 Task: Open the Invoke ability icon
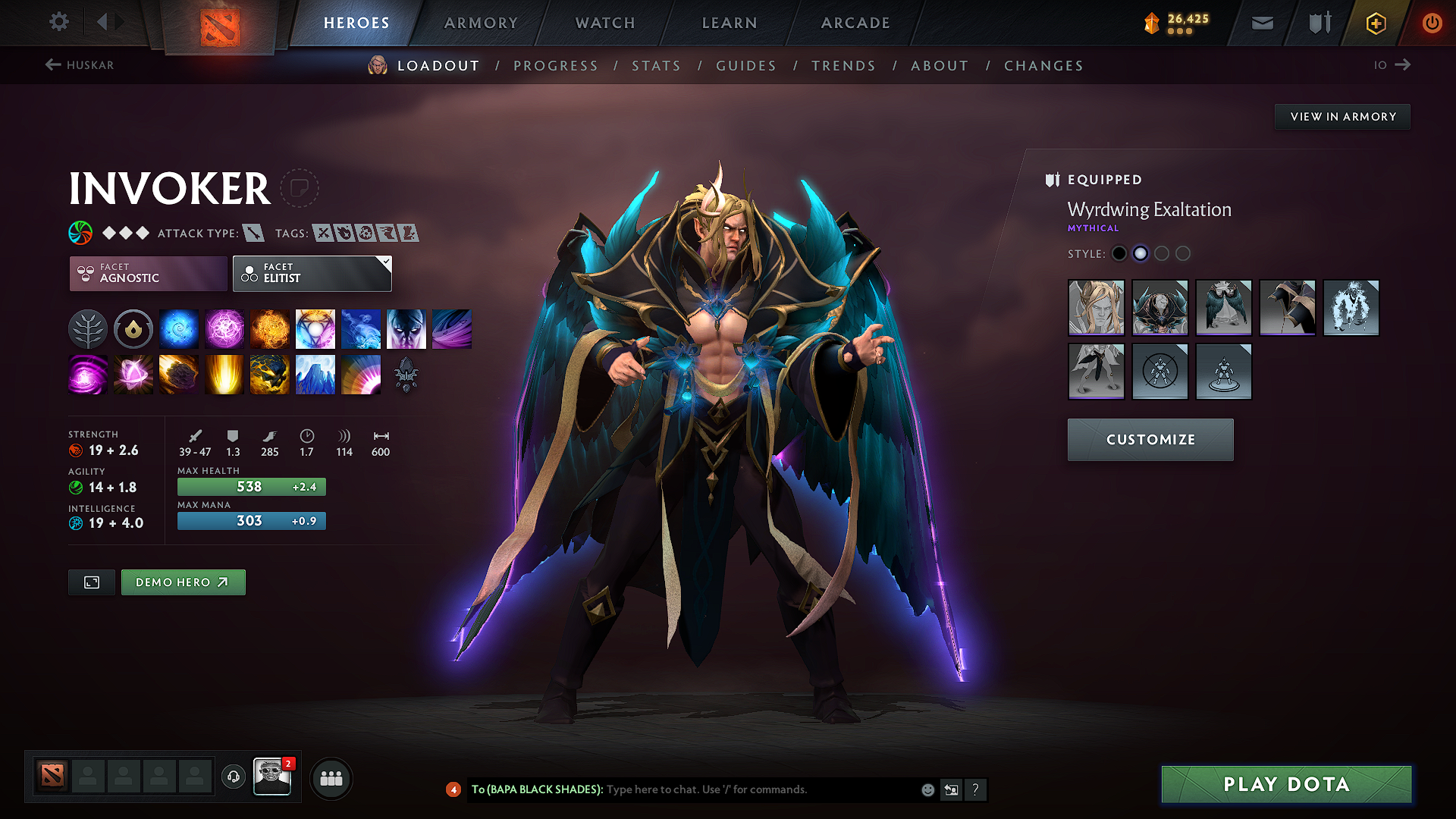point(315,328)
